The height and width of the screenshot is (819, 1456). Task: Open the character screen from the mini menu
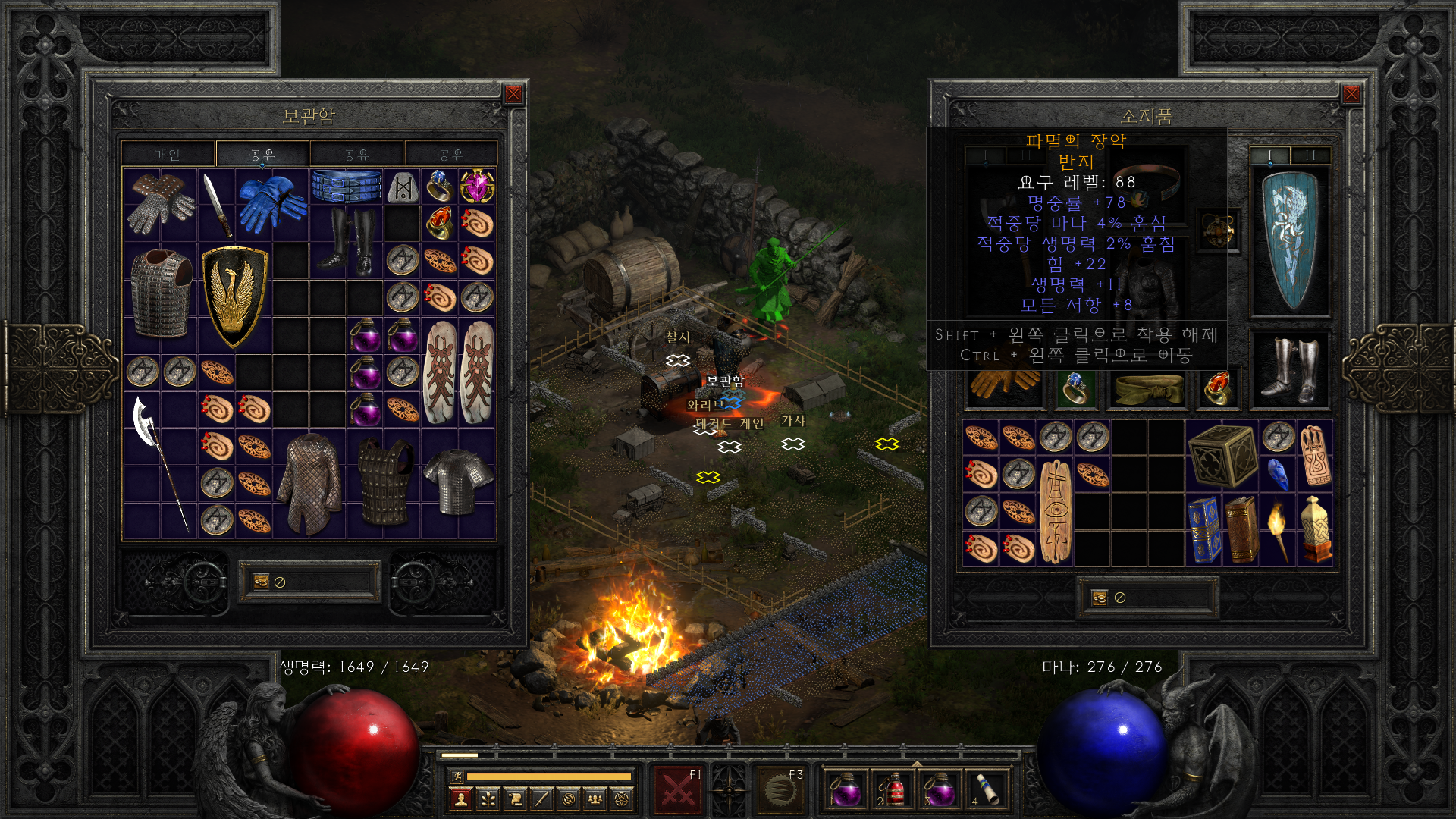(460, 799)
